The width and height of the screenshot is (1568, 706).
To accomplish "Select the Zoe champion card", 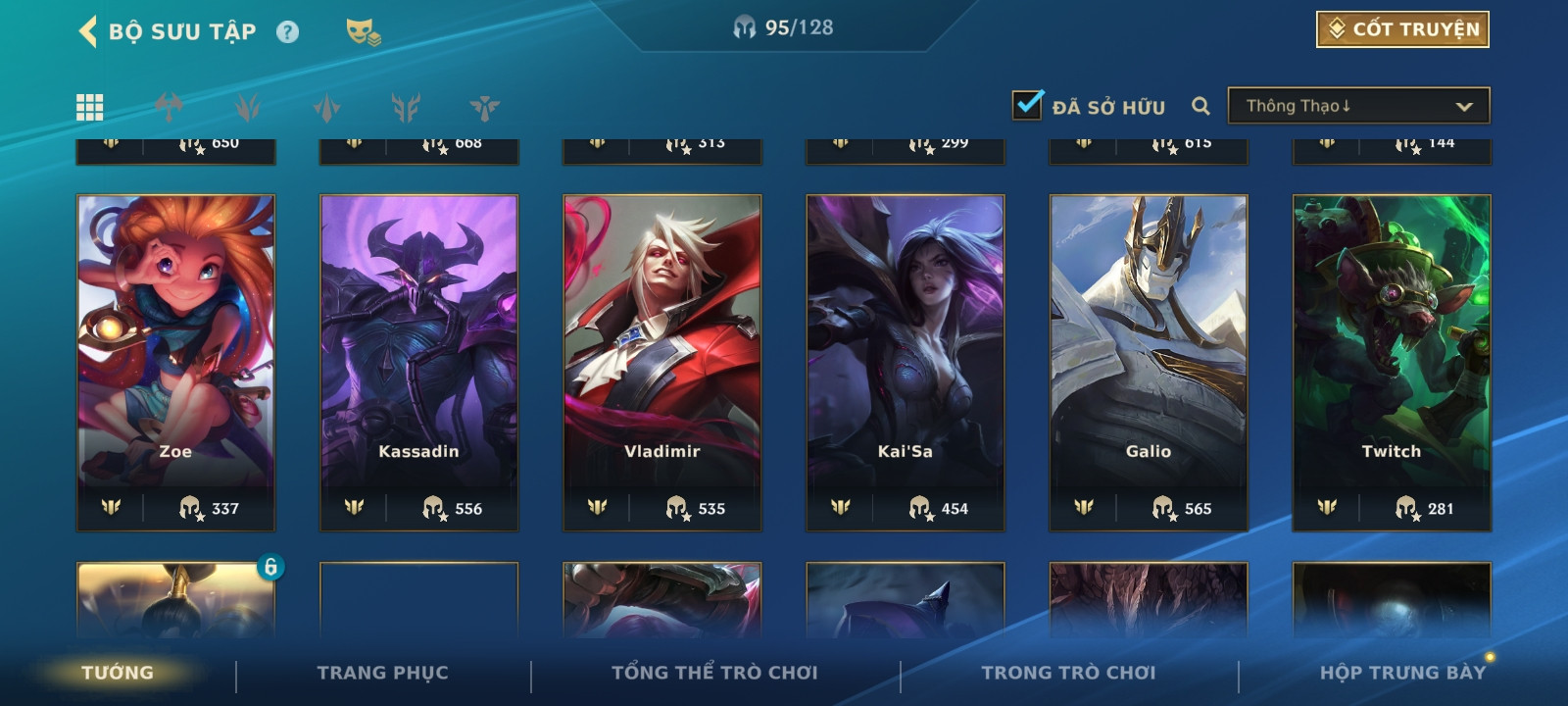I will point(176,362).
